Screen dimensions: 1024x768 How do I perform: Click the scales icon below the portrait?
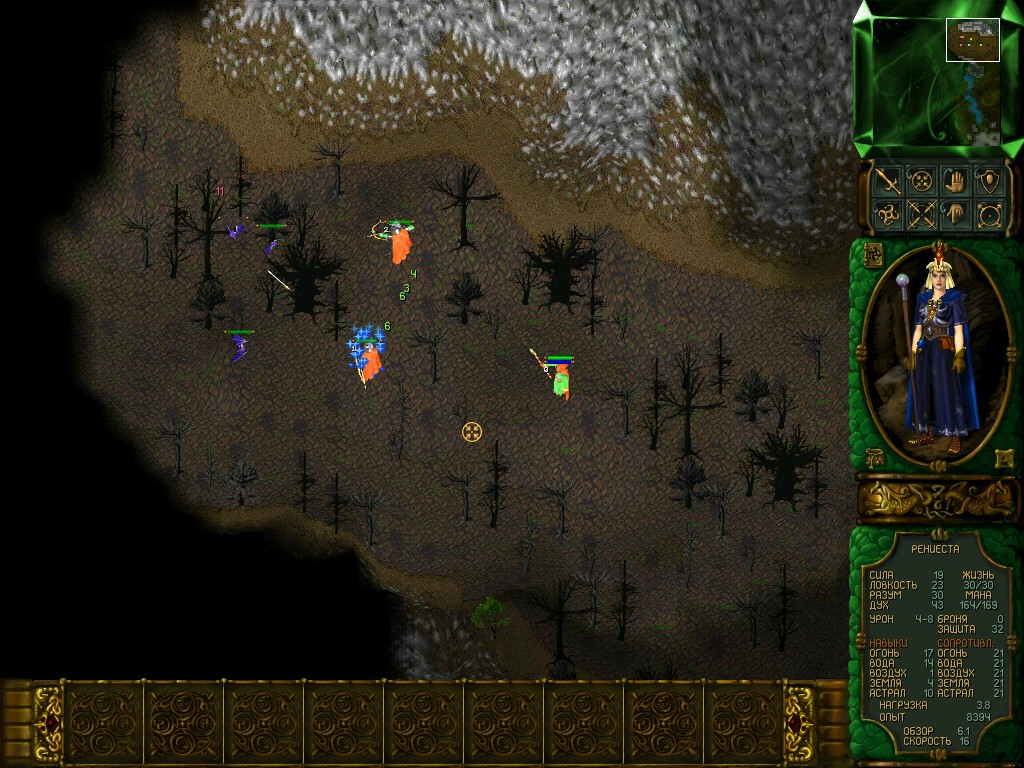(873, 459)
